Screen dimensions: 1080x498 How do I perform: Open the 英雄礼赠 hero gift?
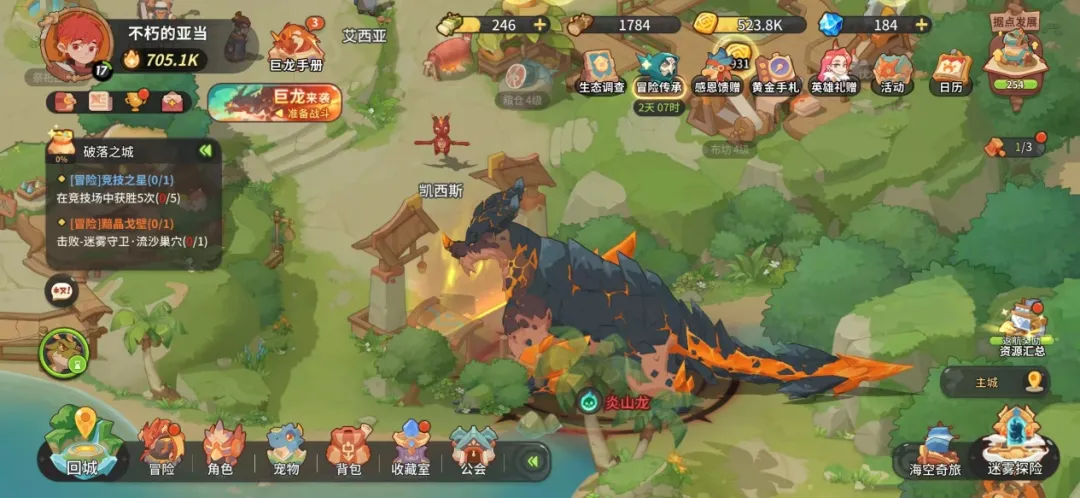[834, 70]
